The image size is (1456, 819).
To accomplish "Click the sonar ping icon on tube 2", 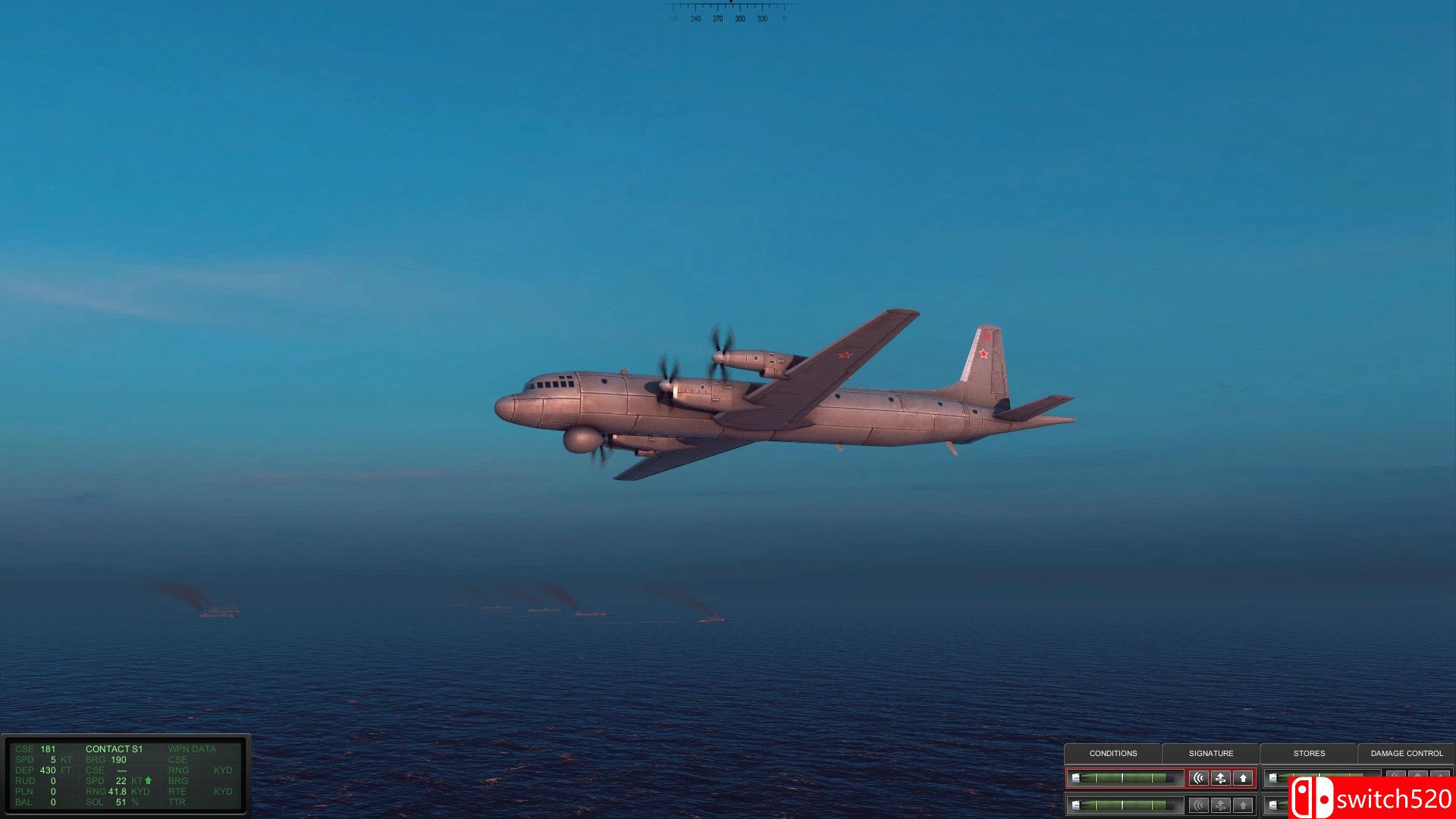I will click(x=1200, y=804).
